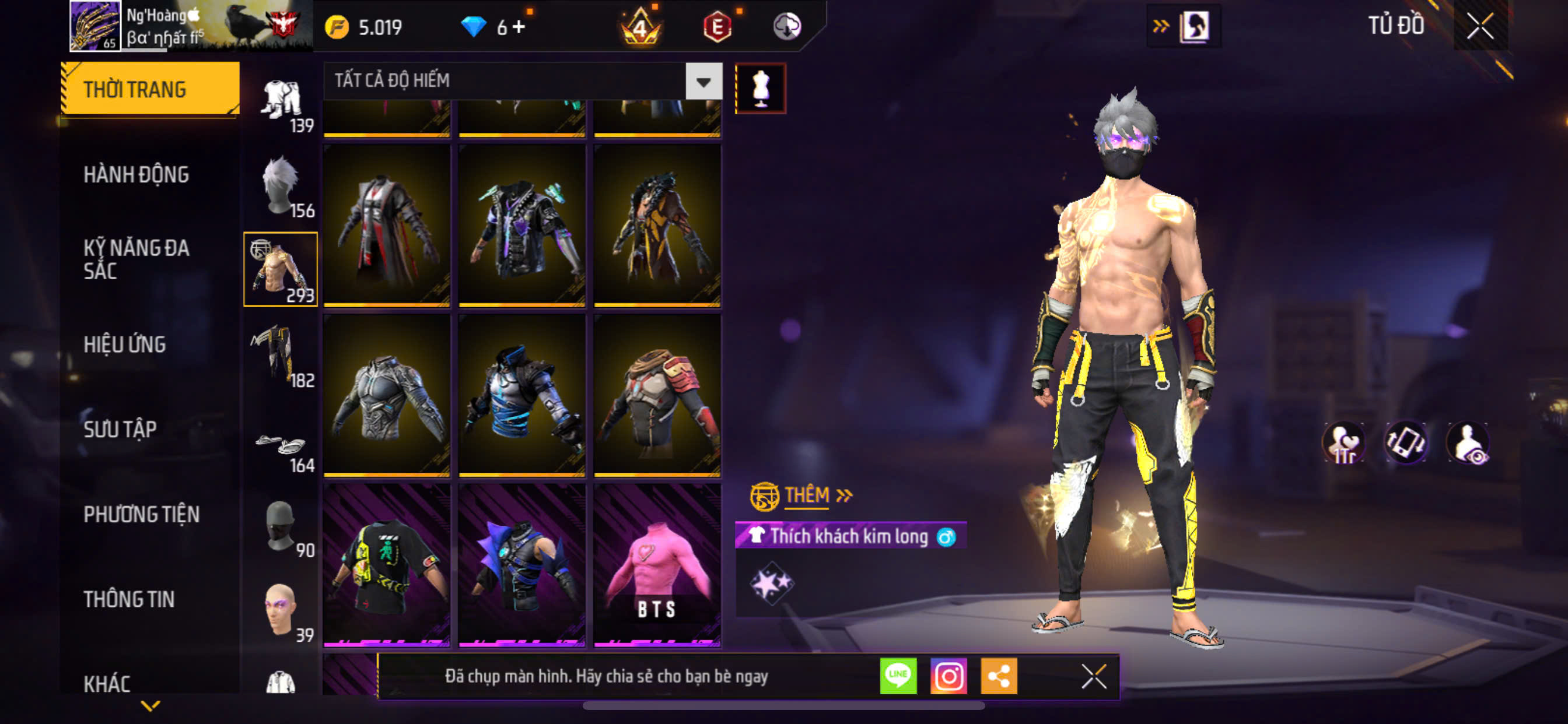Image resolution: width=1568 pixels, height=724 pixels.
Task: Equip the pink BTS long-sleeve top
Action: 657,564
